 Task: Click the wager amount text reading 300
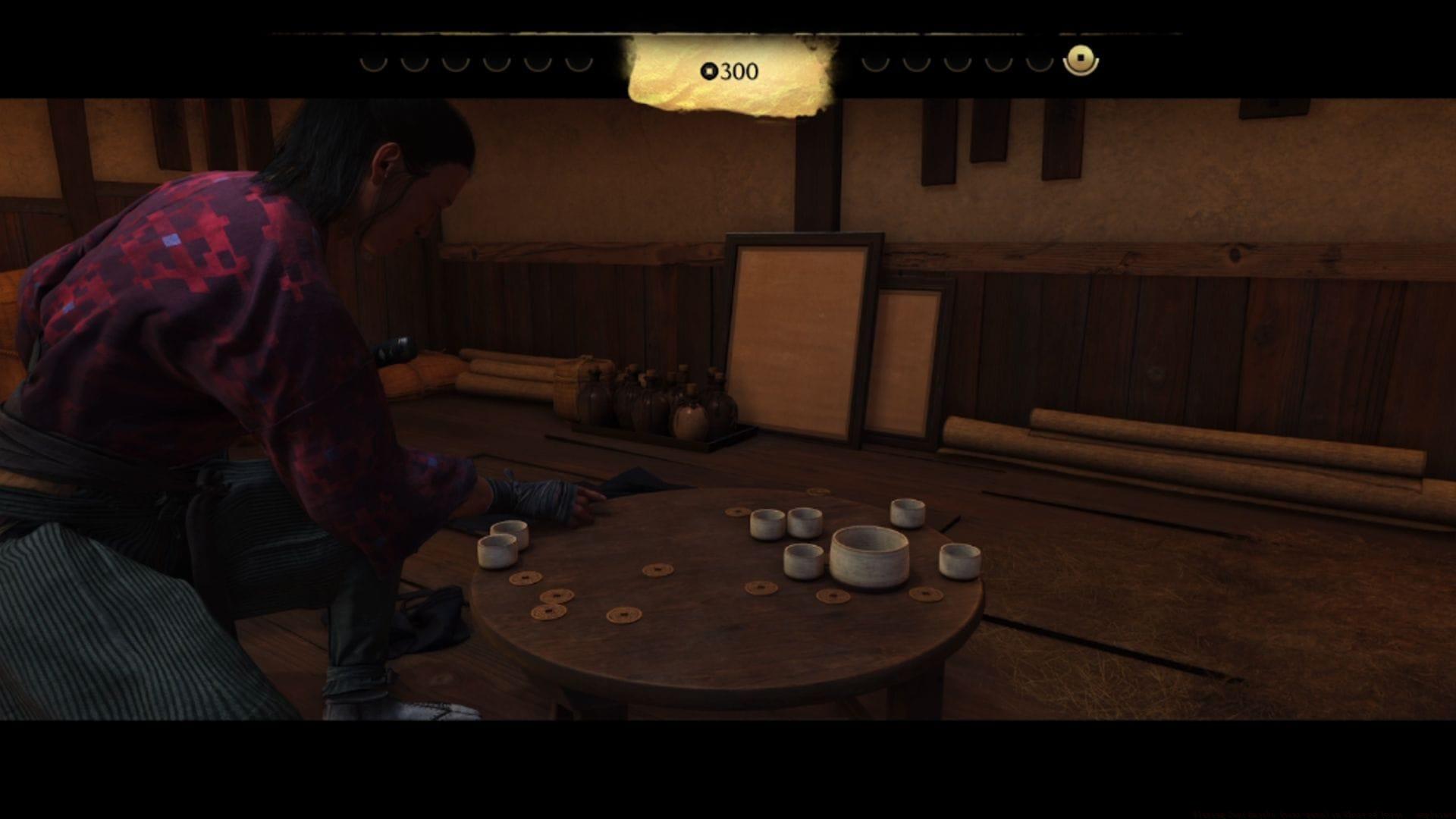click(x=737, y=72)
